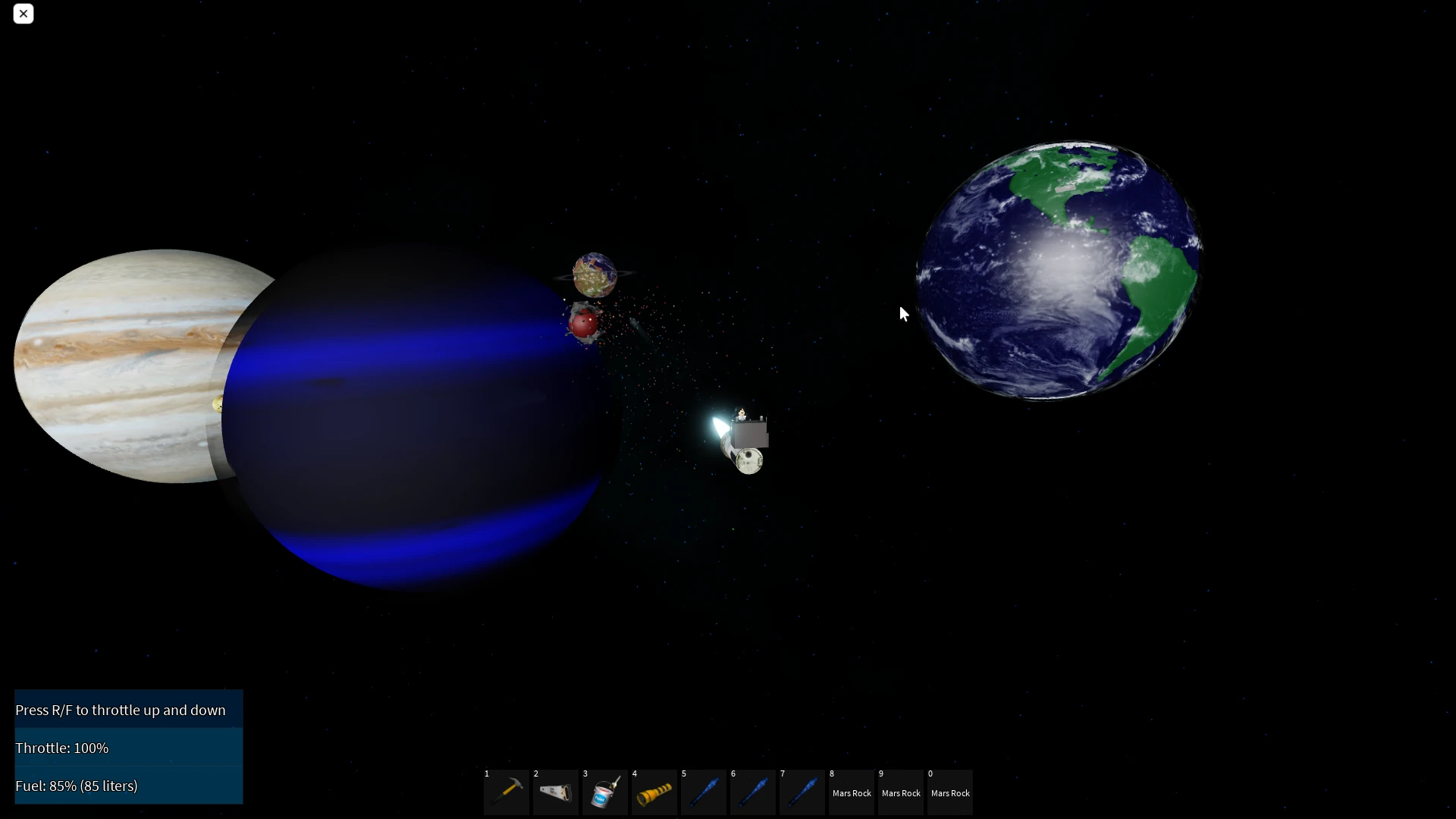1456x819 pixels.
Task: Dismiss the throttle instructions popup
Action: [x=23, y=14]
